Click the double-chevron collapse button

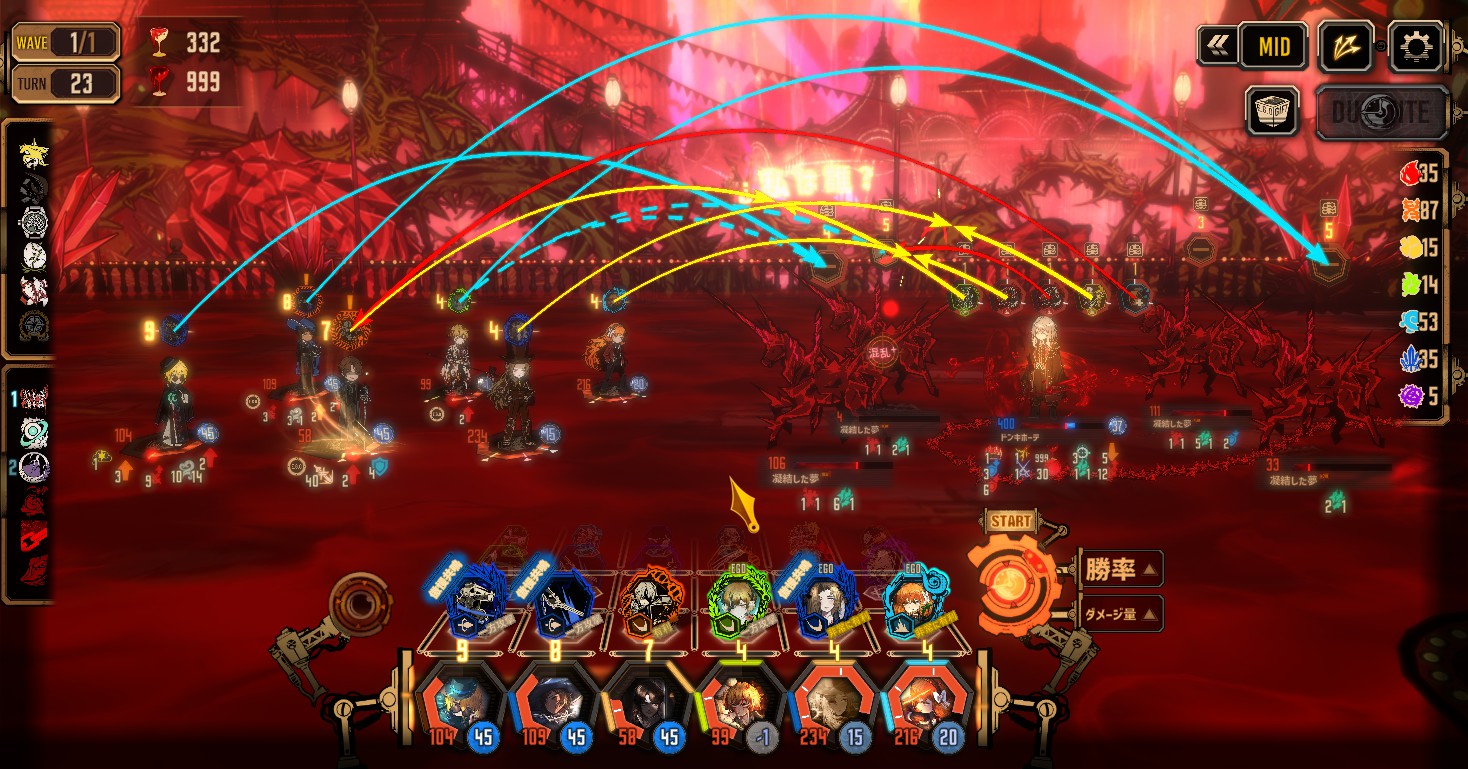click(x=1218, y=46)
